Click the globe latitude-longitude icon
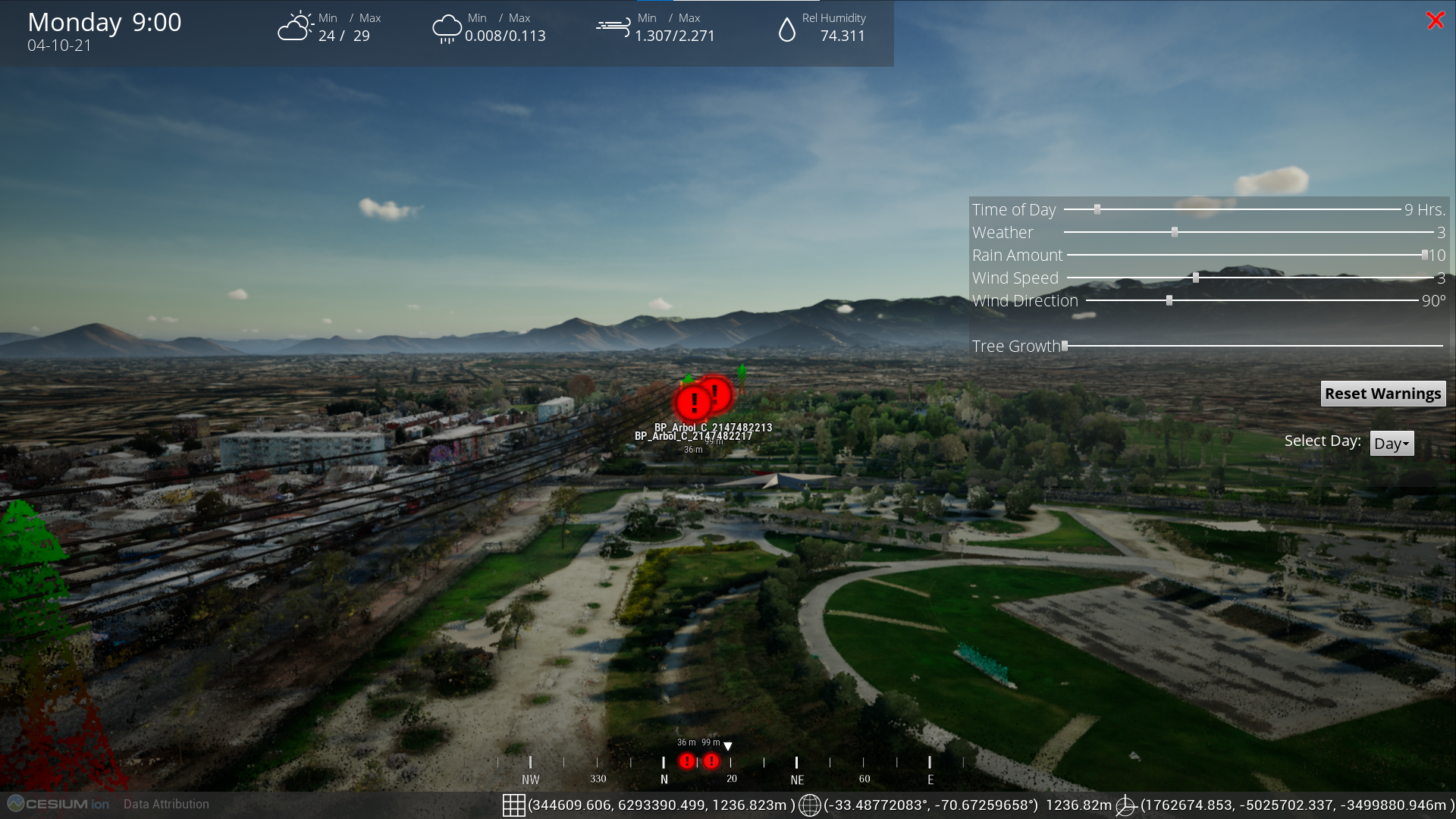The height and width of the screenshot is (819, 1456). tap(810, 805)
